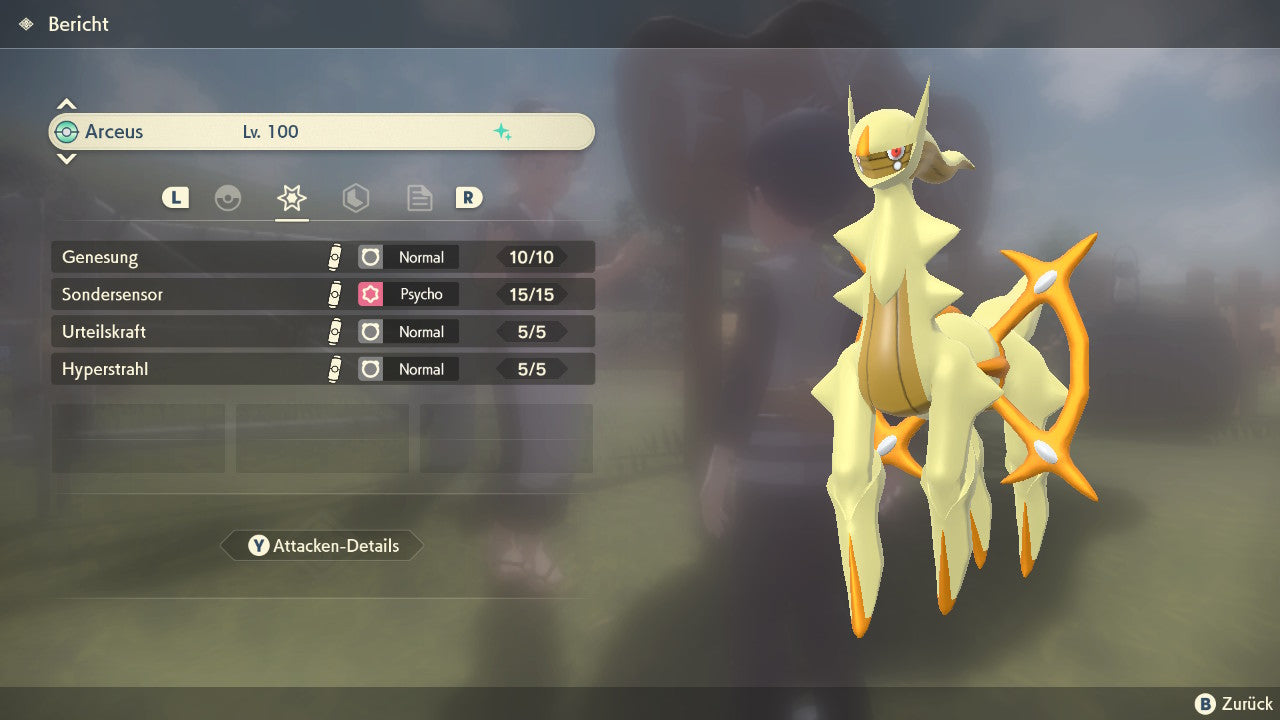
Task: Go back with the Zurück button
Action: coord(1234,704)
